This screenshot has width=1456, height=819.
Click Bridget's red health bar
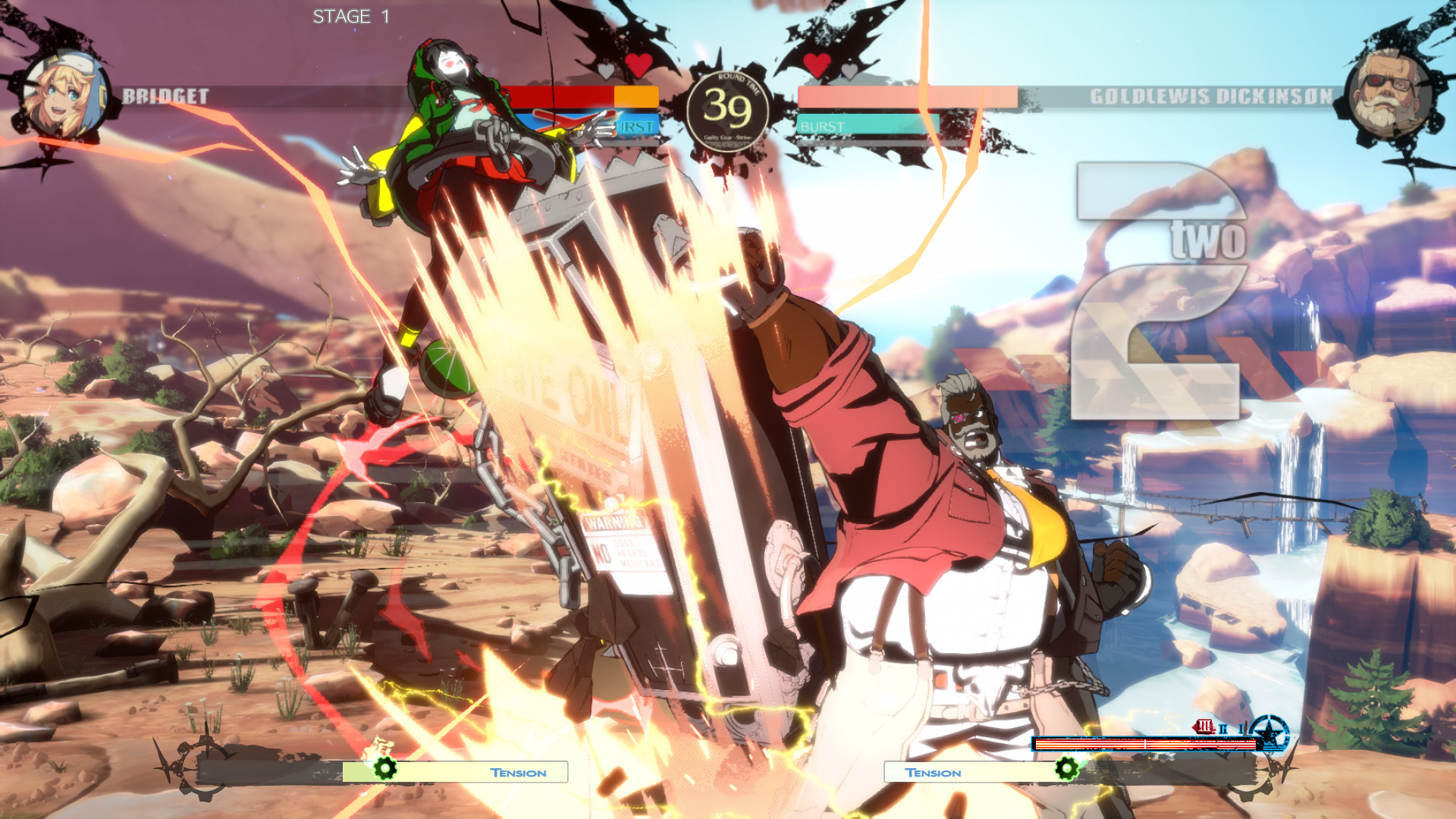561,95
